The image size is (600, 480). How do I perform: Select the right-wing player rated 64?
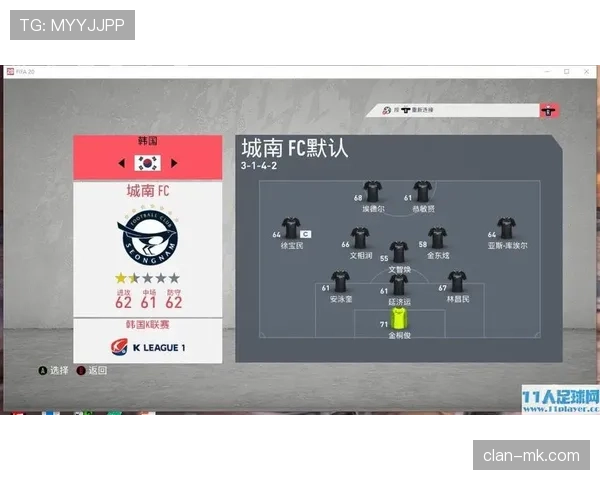tap(507, 228)
